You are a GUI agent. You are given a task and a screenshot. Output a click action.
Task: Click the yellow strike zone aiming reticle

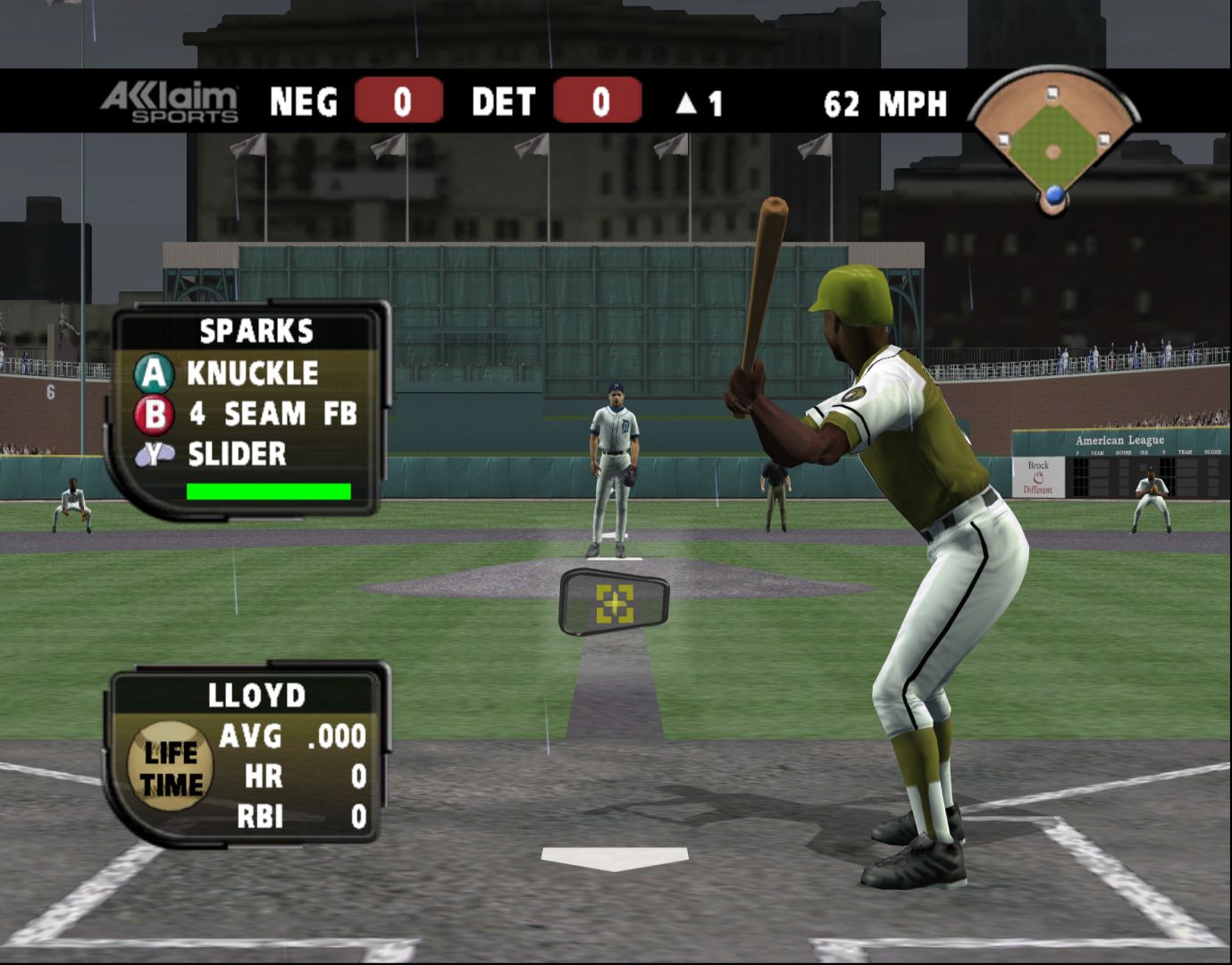tap(615, 604)
